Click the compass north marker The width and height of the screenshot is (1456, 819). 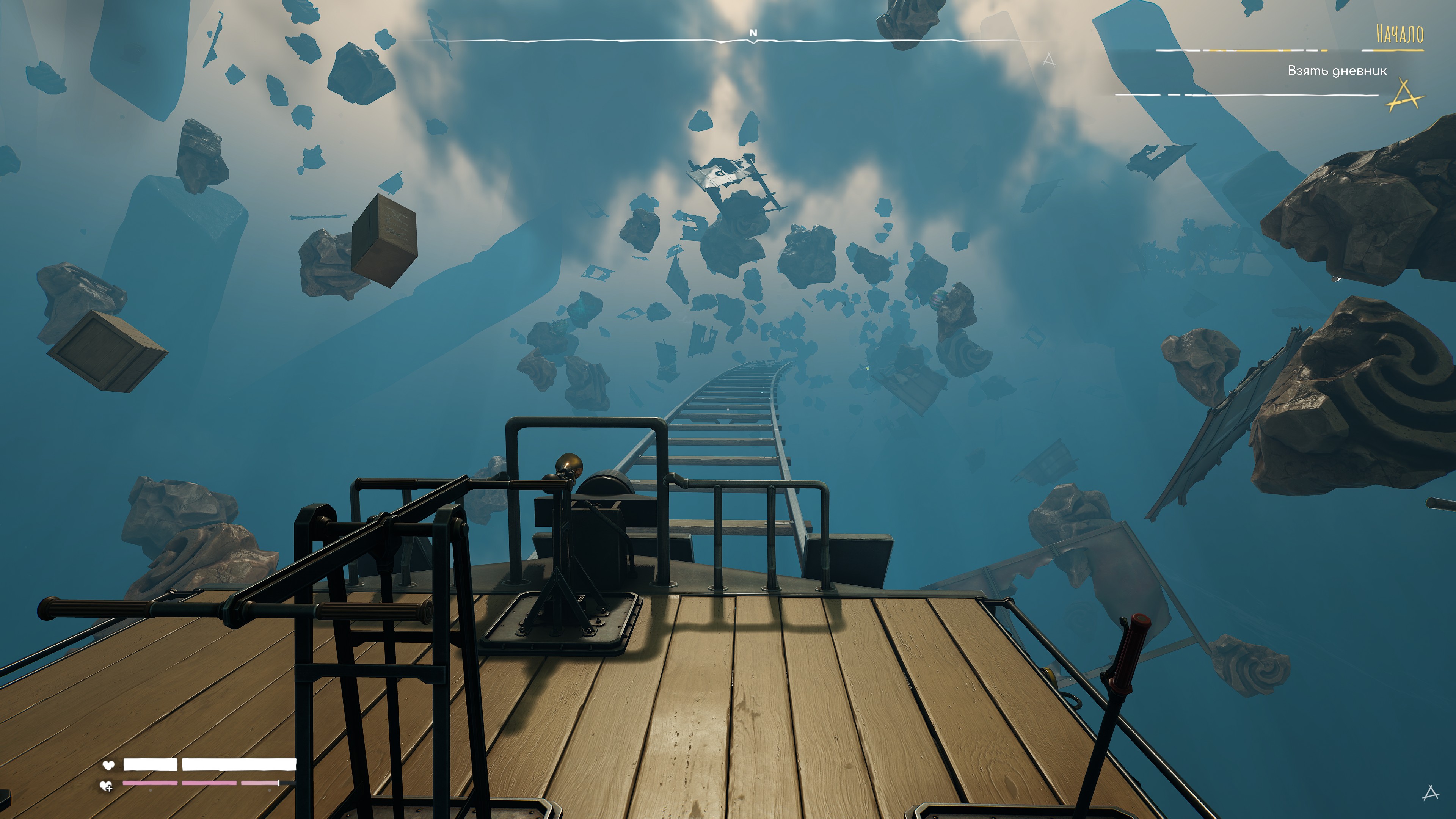(x=753, y=33)
